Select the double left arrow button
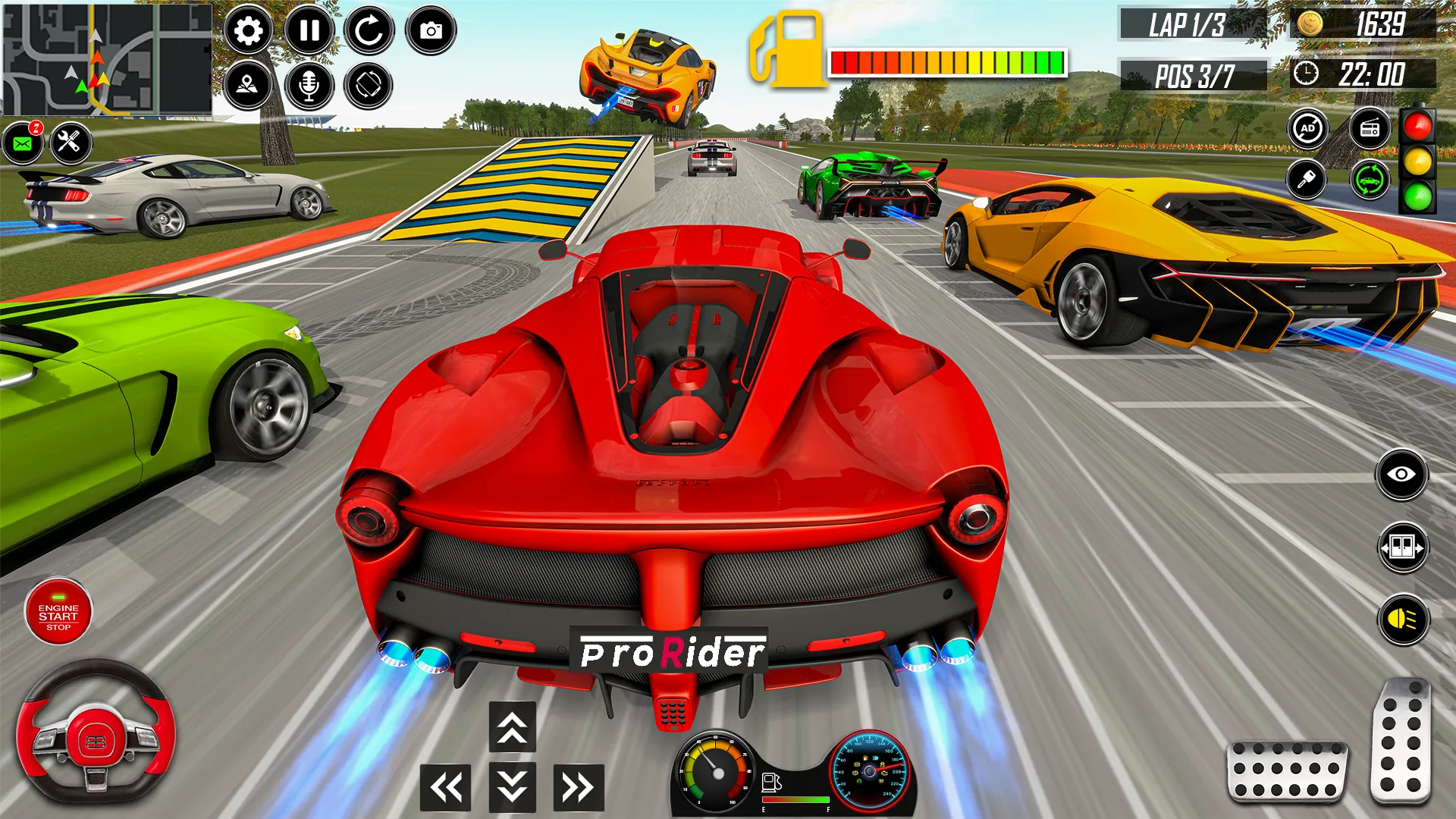Image resolution: width=1456 pixels, height=819 pixels. tap(446, 787)
